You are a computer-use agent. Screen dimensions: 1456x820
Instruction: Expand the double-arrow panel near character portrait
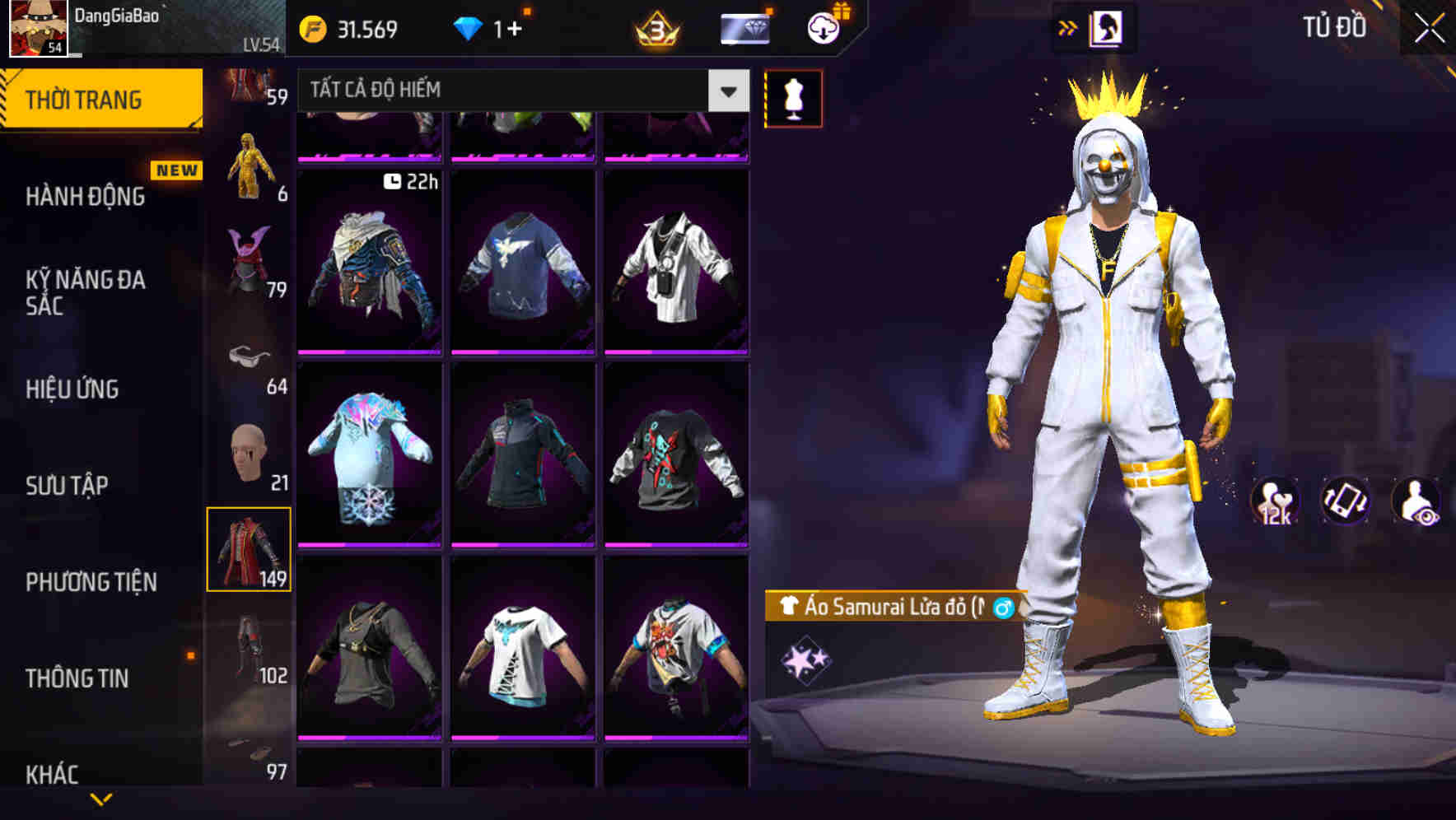(1067, 27)
